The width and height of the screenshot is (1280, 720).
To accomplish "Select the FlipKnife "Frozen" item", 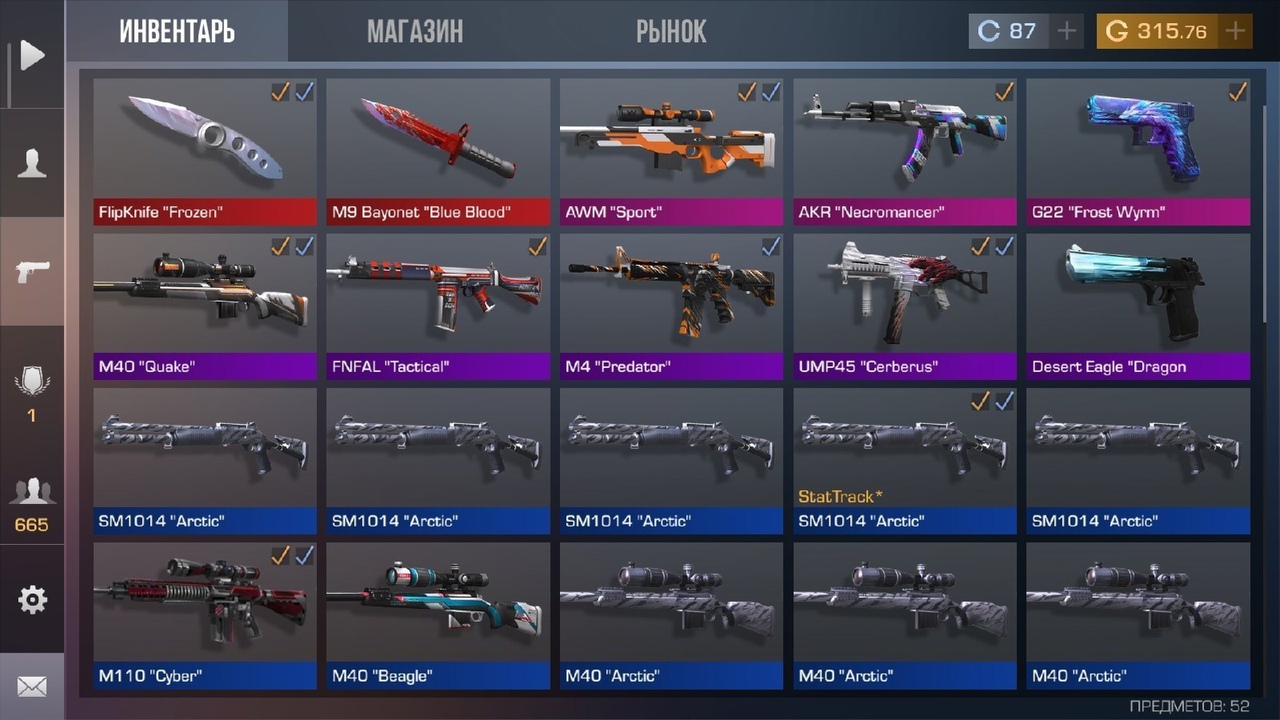I will pyautogui.click(x=205, y=150).
